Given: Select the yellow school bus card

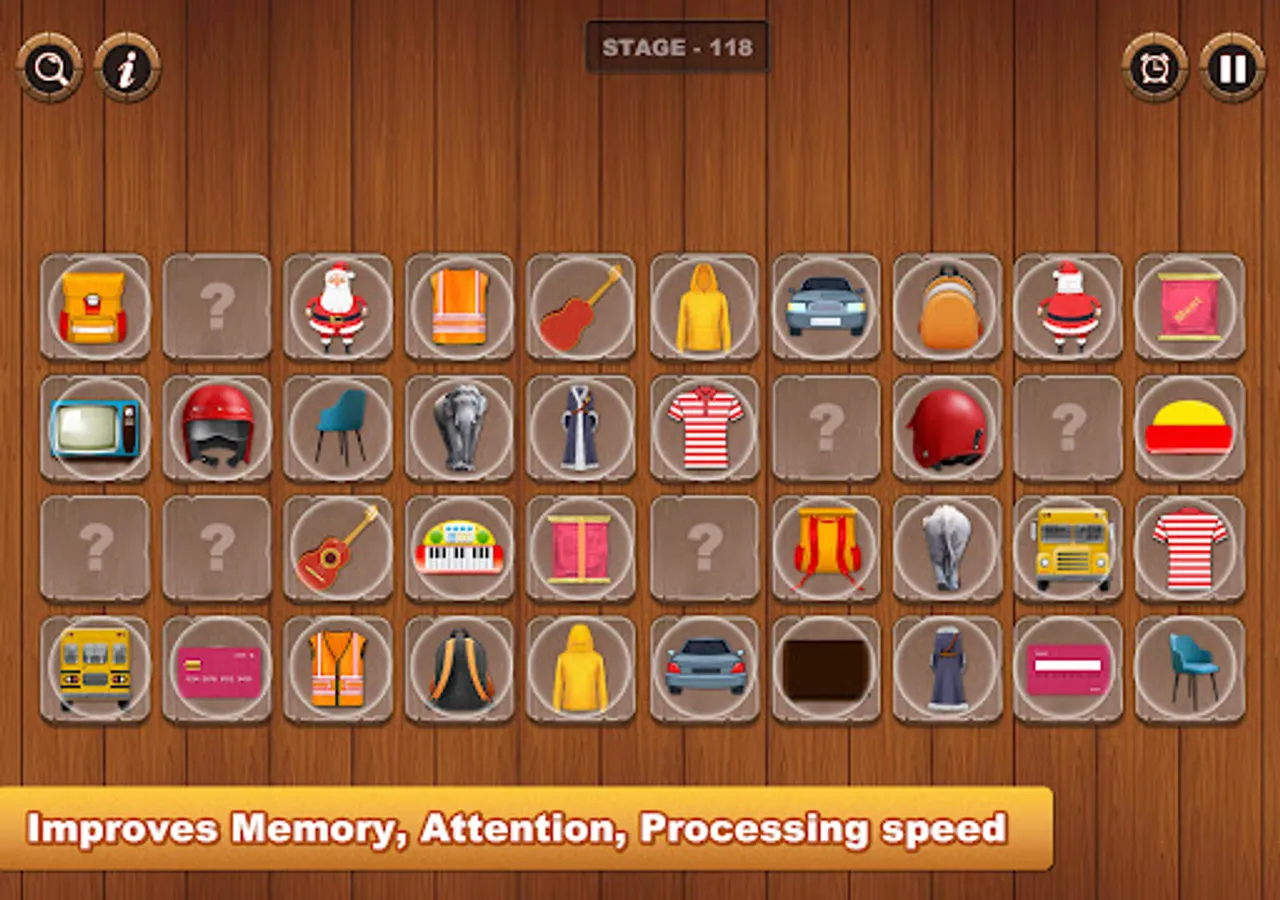Looking at the screenshot, I should [x=1069, y=549].
